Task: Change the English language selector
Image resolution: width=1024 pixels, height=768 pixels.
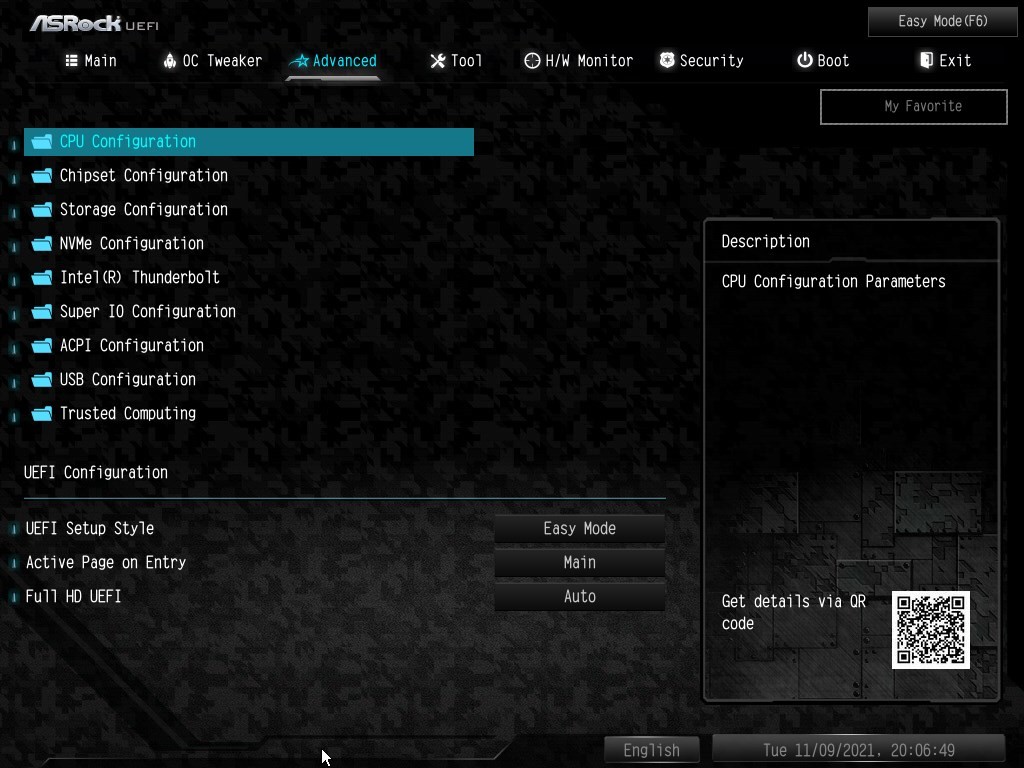Action: pos(652,750)
